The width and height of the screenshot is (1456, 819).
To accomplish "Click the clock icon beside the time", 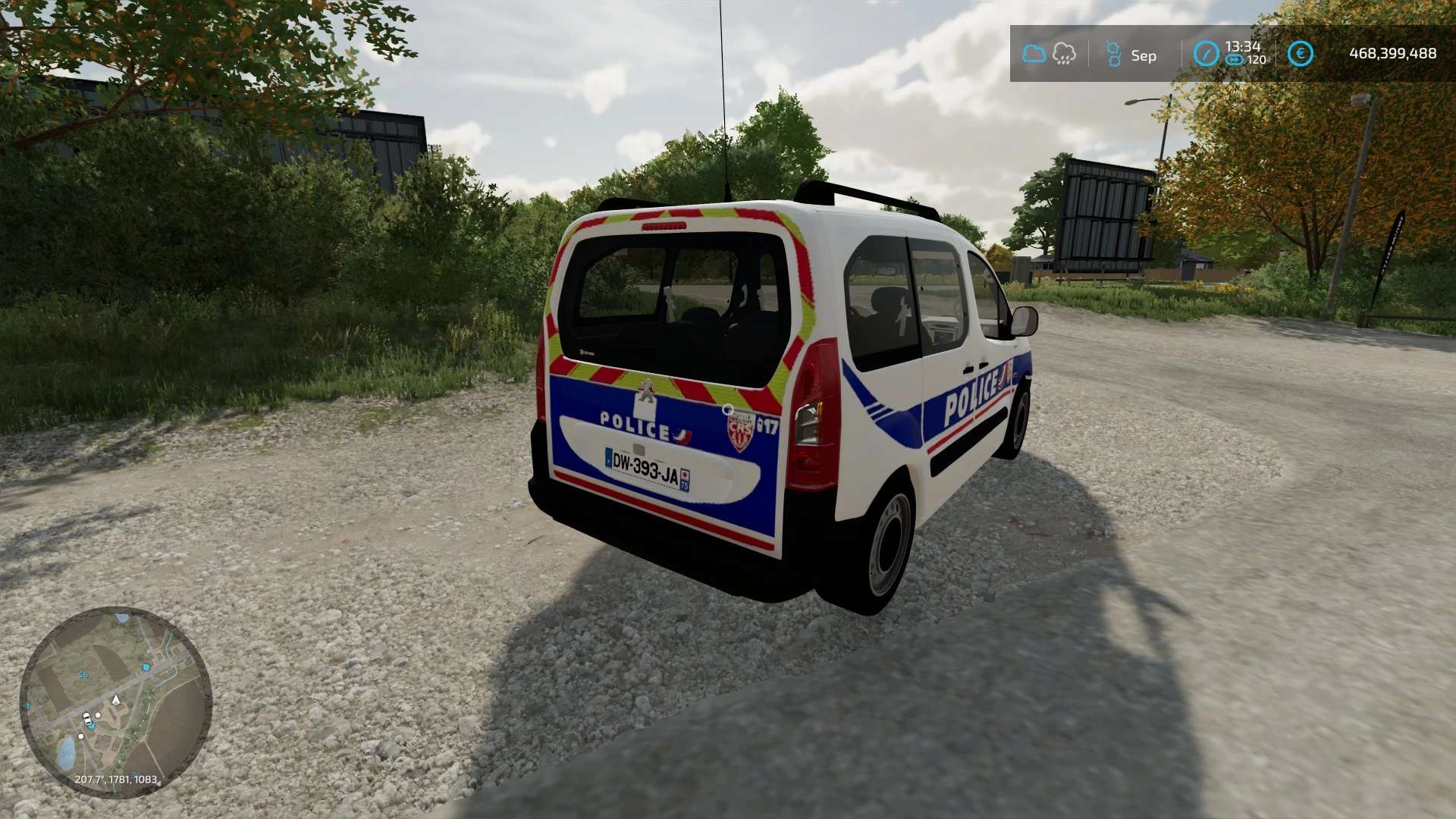I will (1206, 54).
